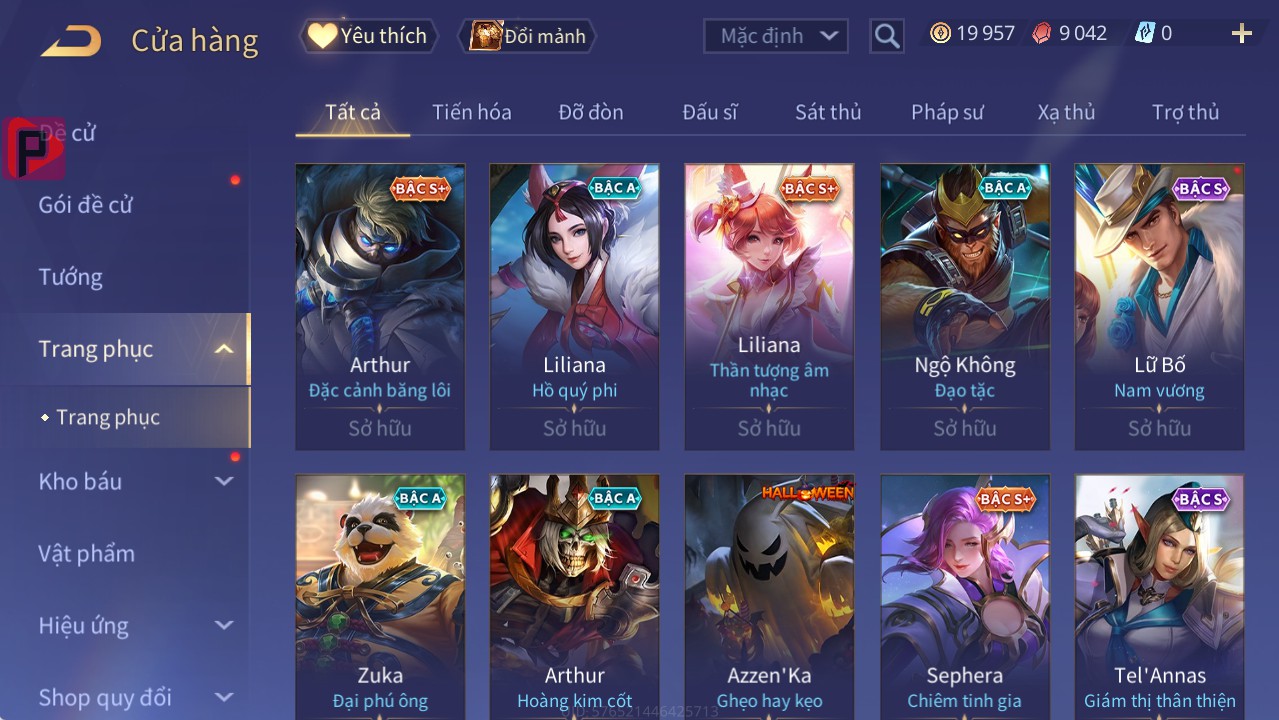Switch to the Tiến hóa tab
This screenshot has height=720, width=1279.
click(x=471, y=112)
